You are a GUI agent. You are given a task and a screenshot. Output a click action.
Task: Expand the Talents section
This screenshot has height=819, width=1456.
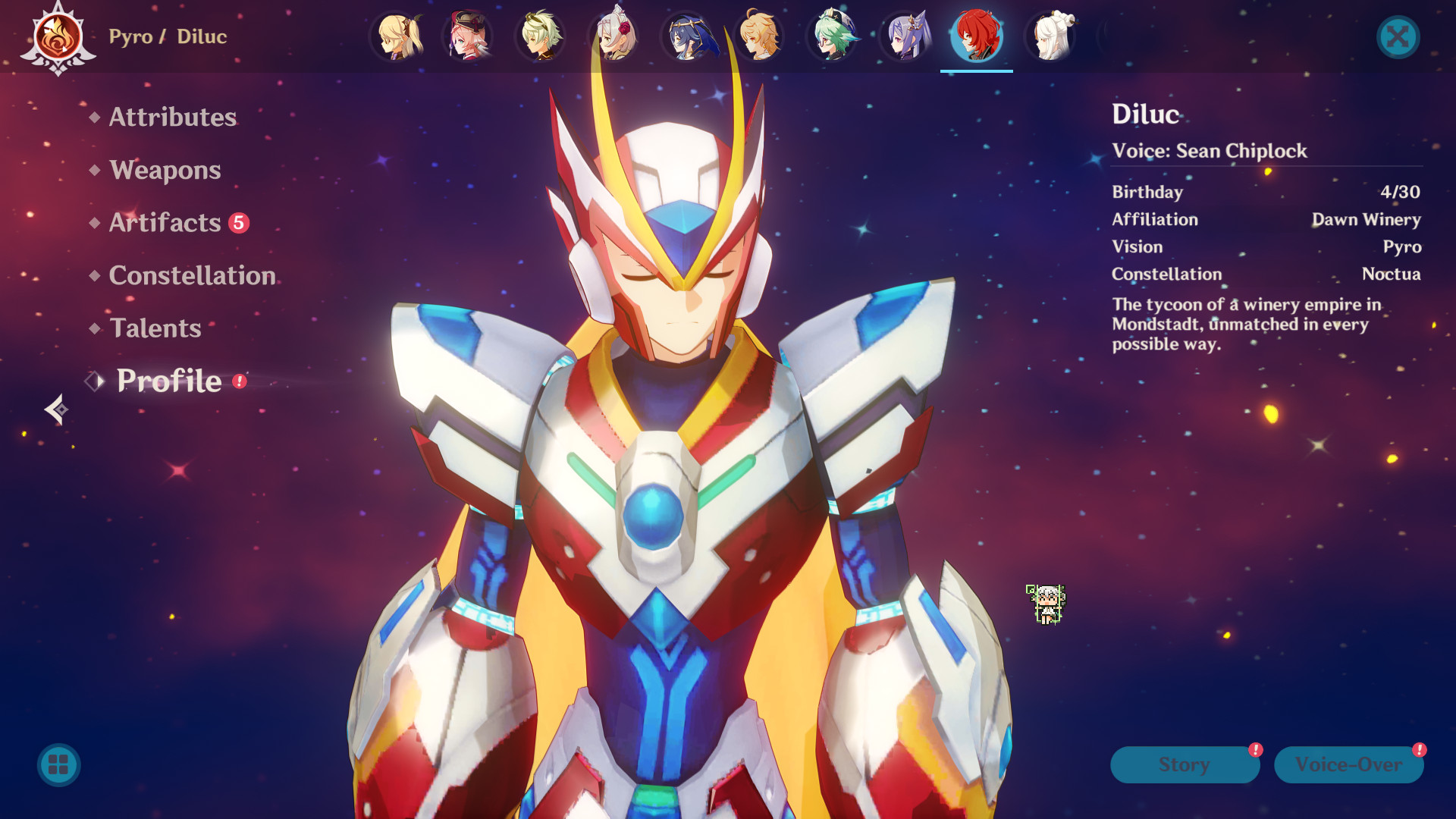click(x=154, y=328)
